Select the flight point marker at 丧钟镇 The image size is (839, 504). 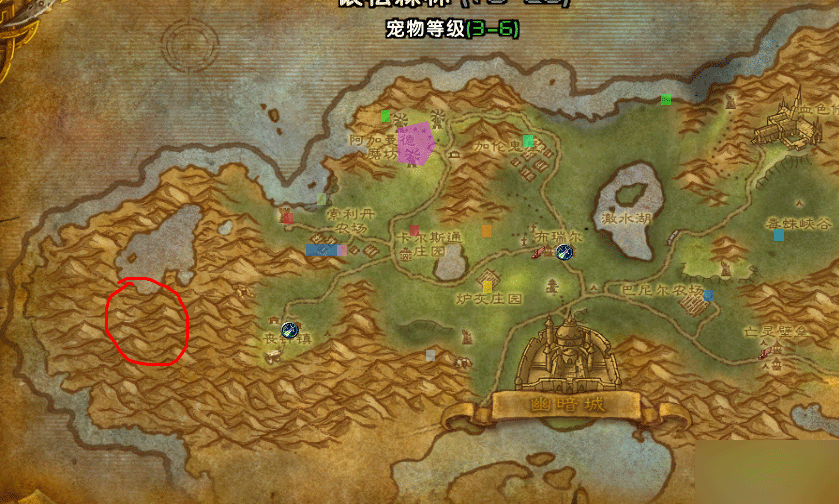(x=291, y=329)
